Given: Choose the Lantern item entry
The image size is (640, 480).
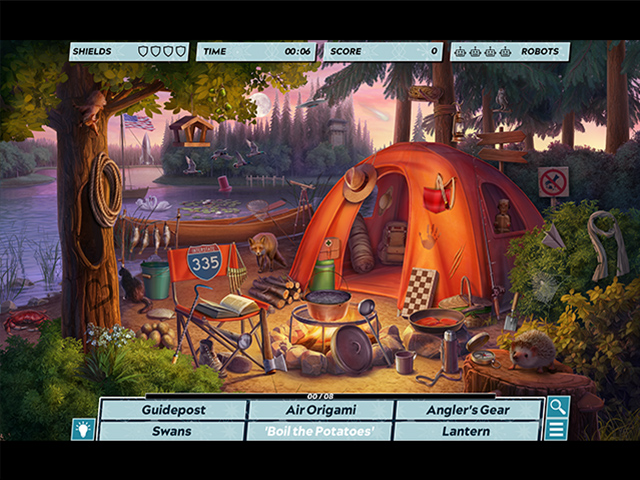Looking at the screenshot, I should [466, 431].
